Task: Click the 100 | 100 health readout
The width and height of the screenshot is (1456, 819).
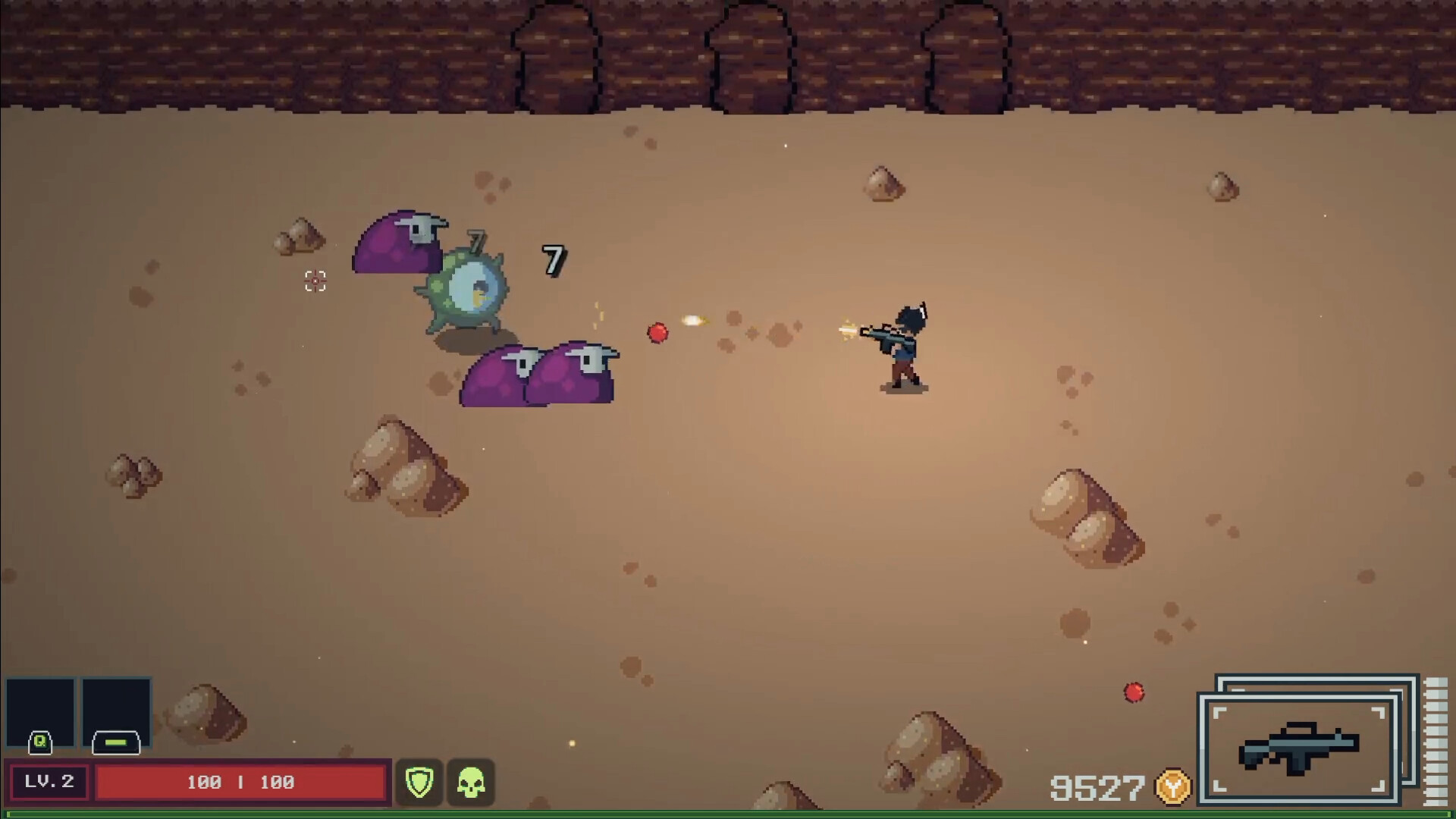Action: click(240, 782)
